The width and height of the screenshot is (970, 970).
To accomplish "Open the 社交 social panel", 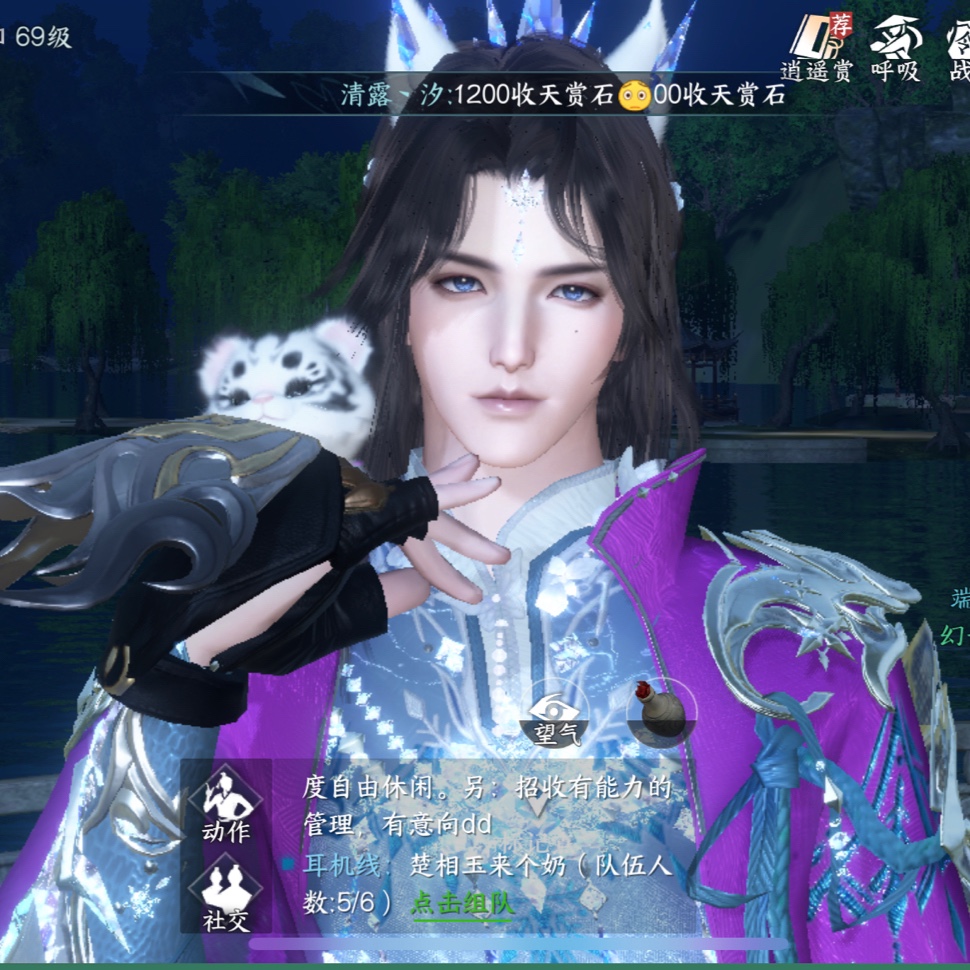I will (x=226, y=892).
